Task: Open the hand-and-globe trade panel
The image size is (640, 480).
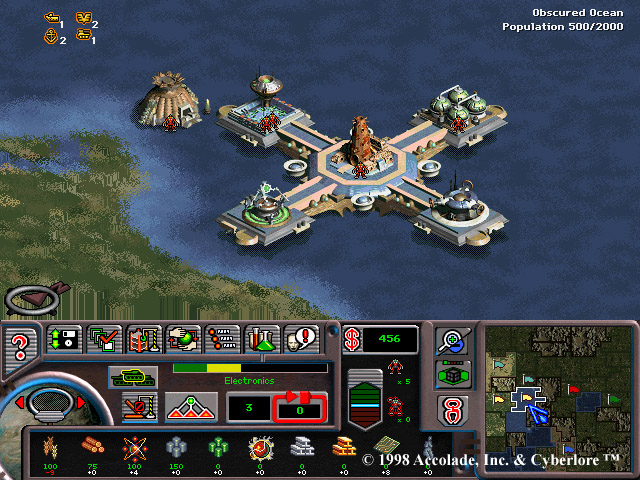Action: click(x=183, y=340)
